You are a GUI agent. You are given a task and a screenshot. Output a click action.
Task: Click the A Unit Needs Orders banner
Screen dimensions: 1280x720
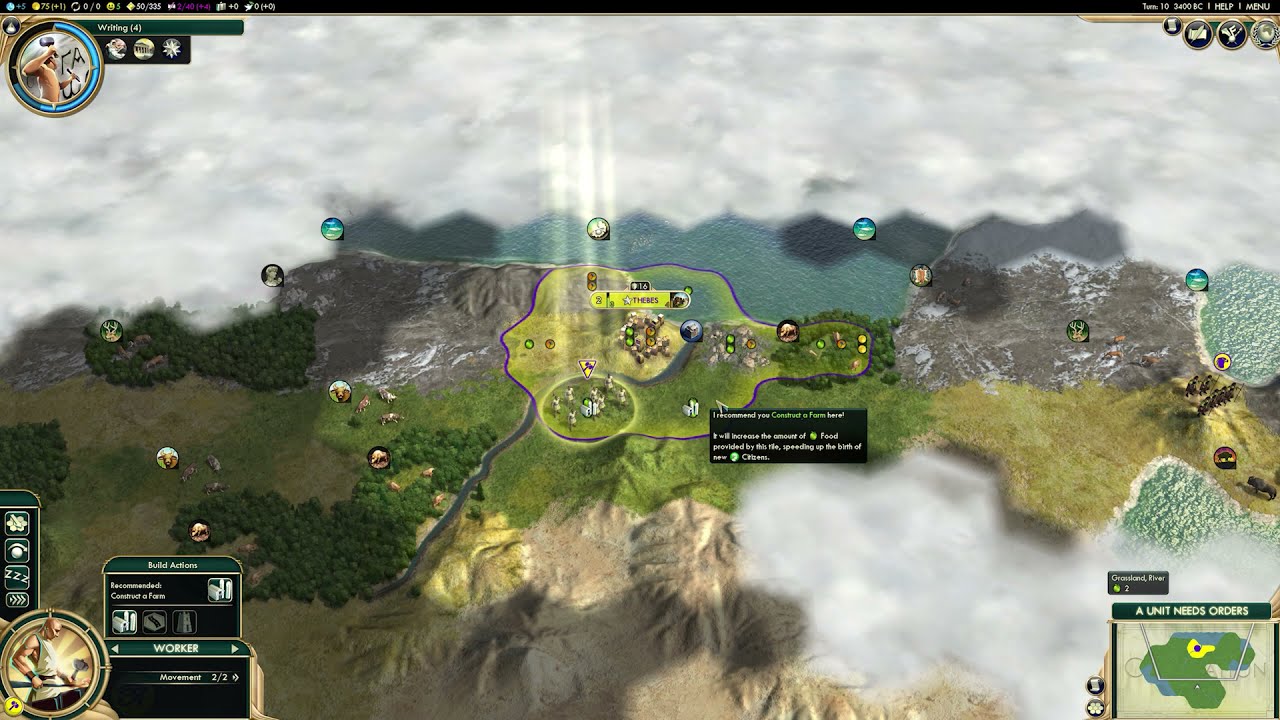tap(1191, 611)
